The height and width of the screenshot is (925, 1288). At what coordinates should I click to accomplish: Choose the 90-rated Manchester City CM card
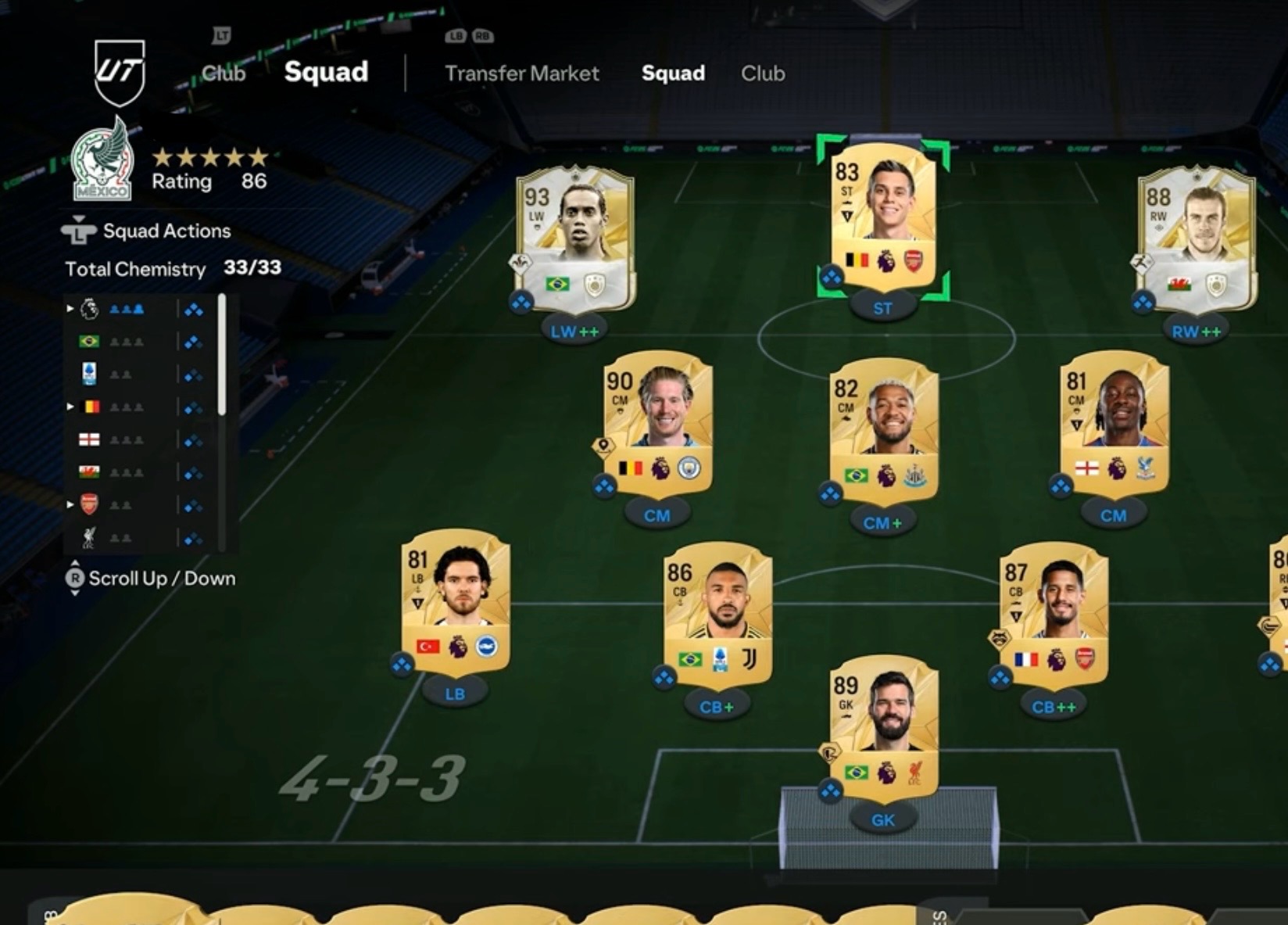657,426
